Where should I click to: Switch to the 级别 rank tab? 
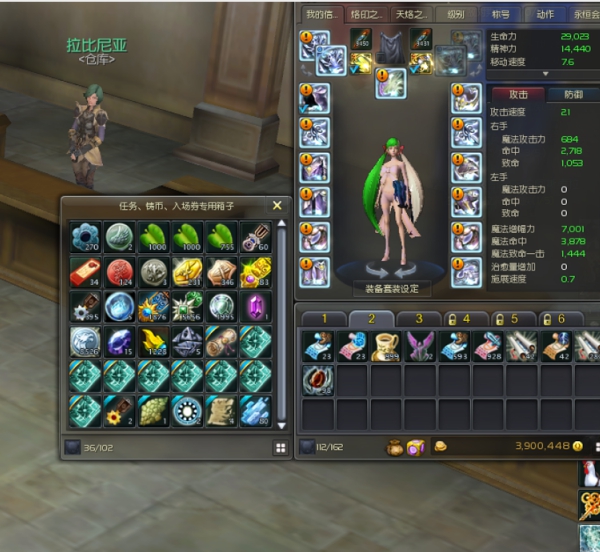click(457, 15)
